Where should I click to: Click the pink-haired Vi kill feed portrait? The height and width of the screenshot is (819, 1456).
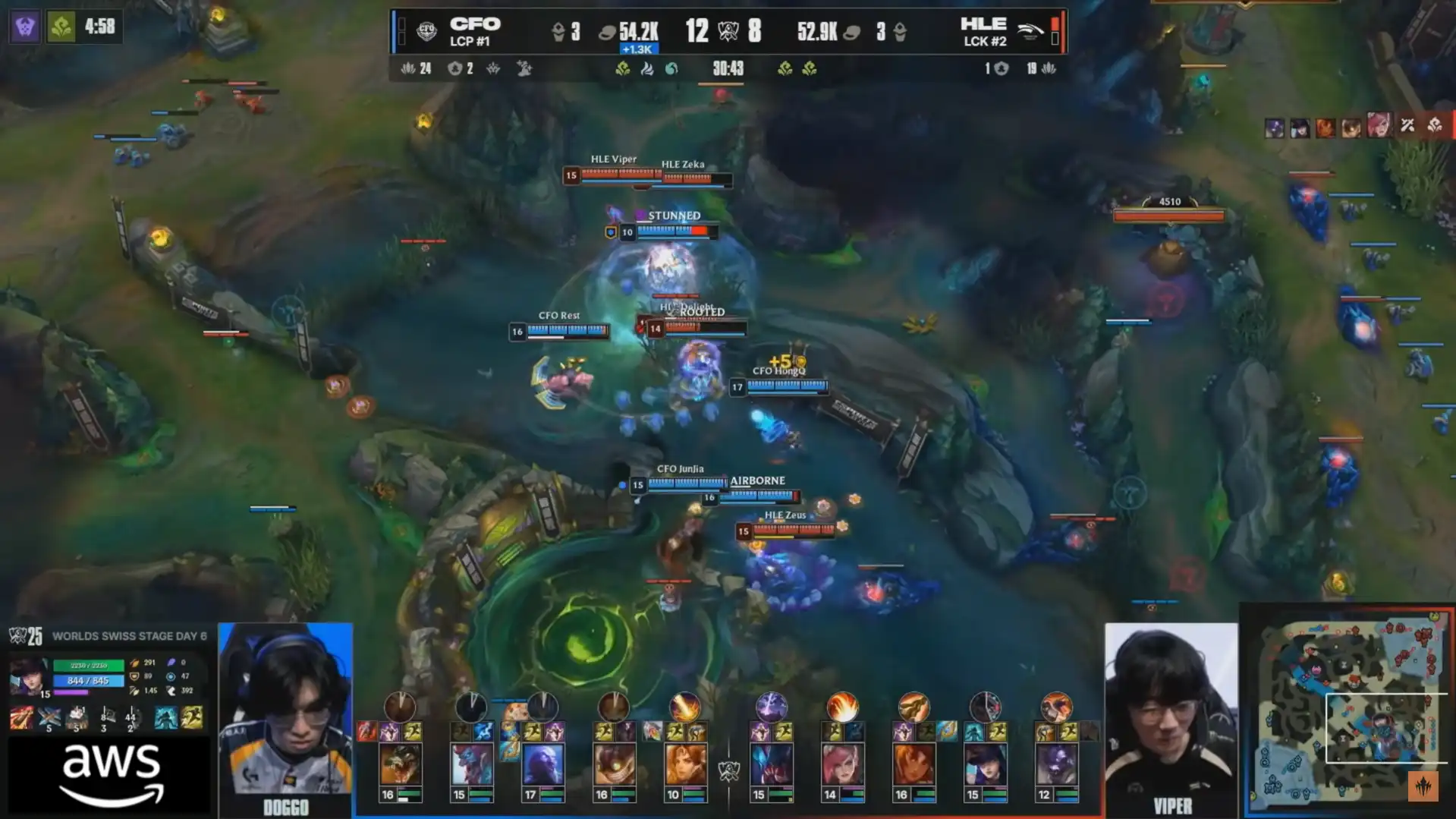[1379, 126]
